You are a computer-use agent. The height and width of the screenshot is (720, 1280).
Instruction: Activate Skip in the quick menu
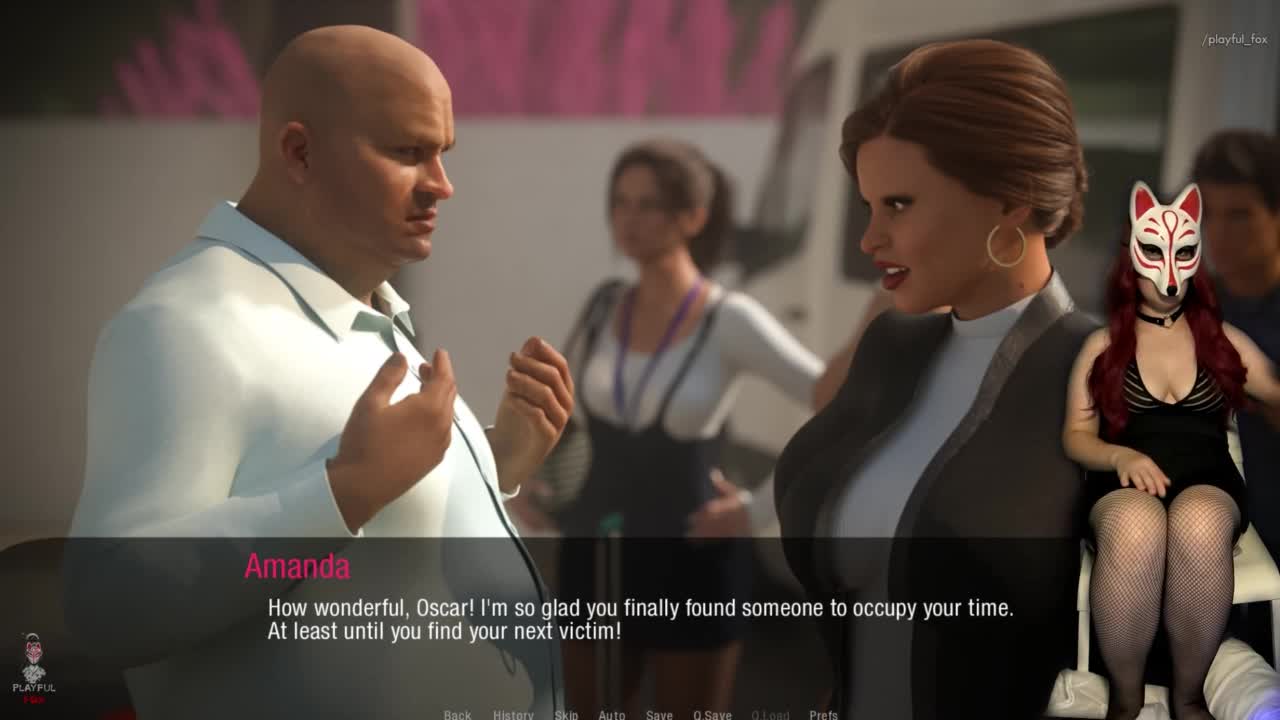pos(566,714)
